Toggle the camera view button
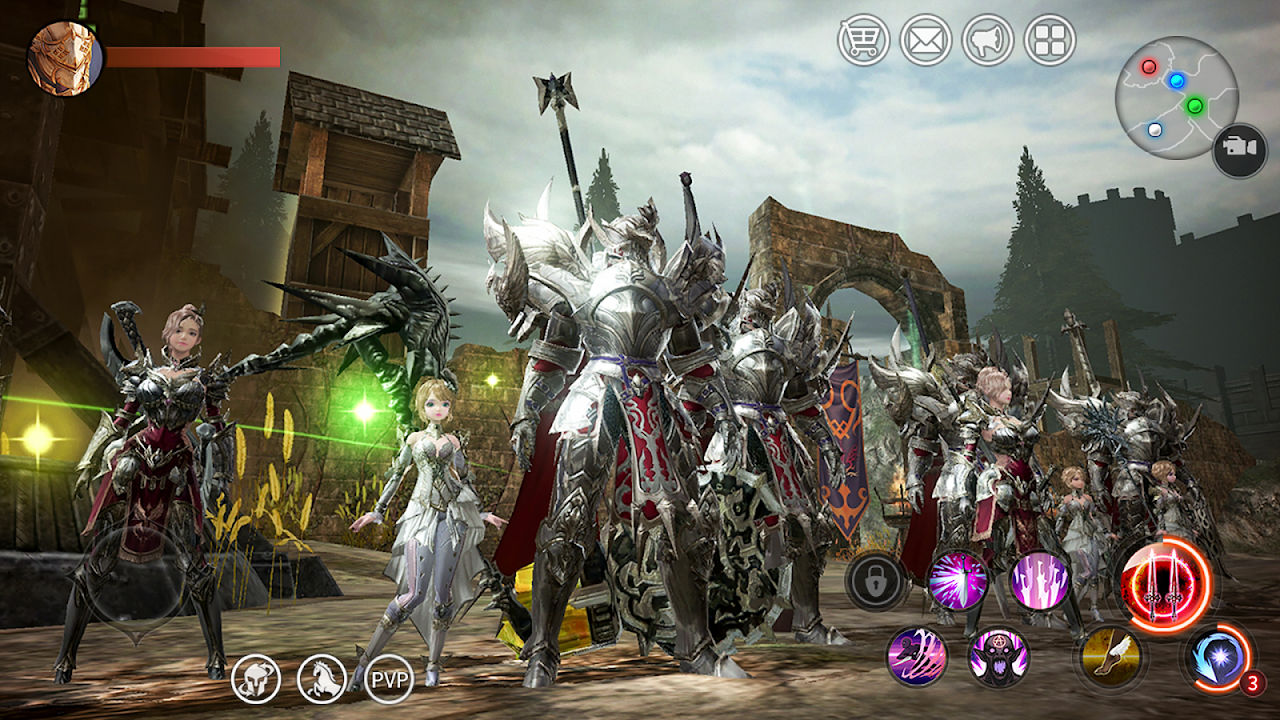The height and width of the screenshot is (720, 1280). (1240, 150)
